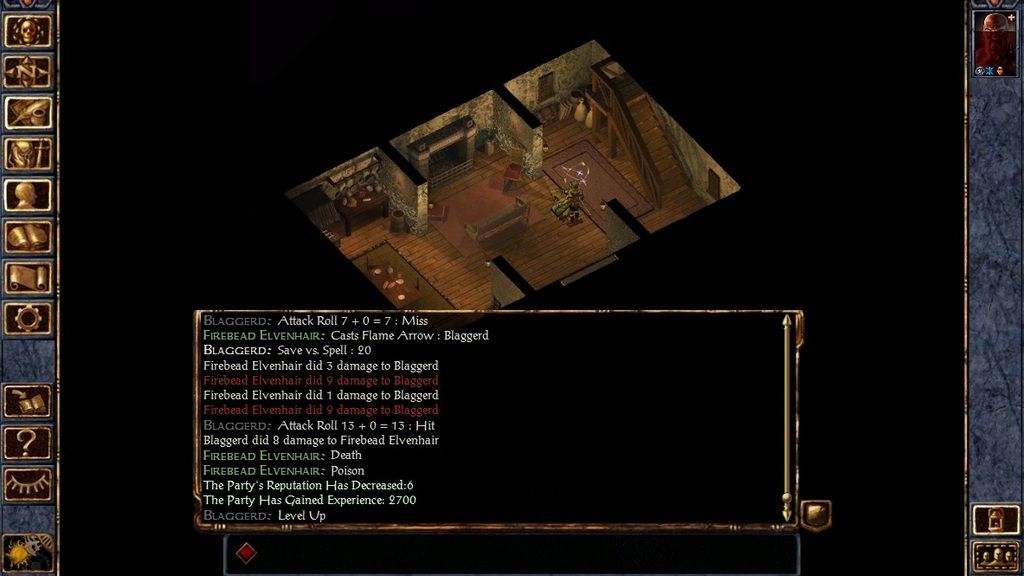Open the journal with the quill icon
This screenshot has height=576, width=1024.
tap(28, 112)
